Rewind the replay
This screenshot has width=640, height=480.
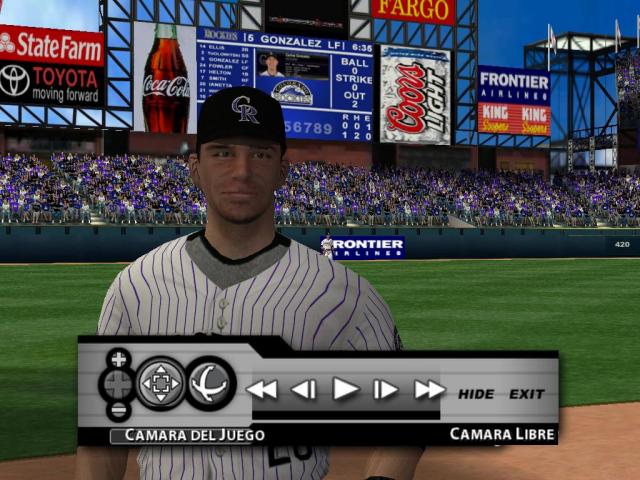262,390
